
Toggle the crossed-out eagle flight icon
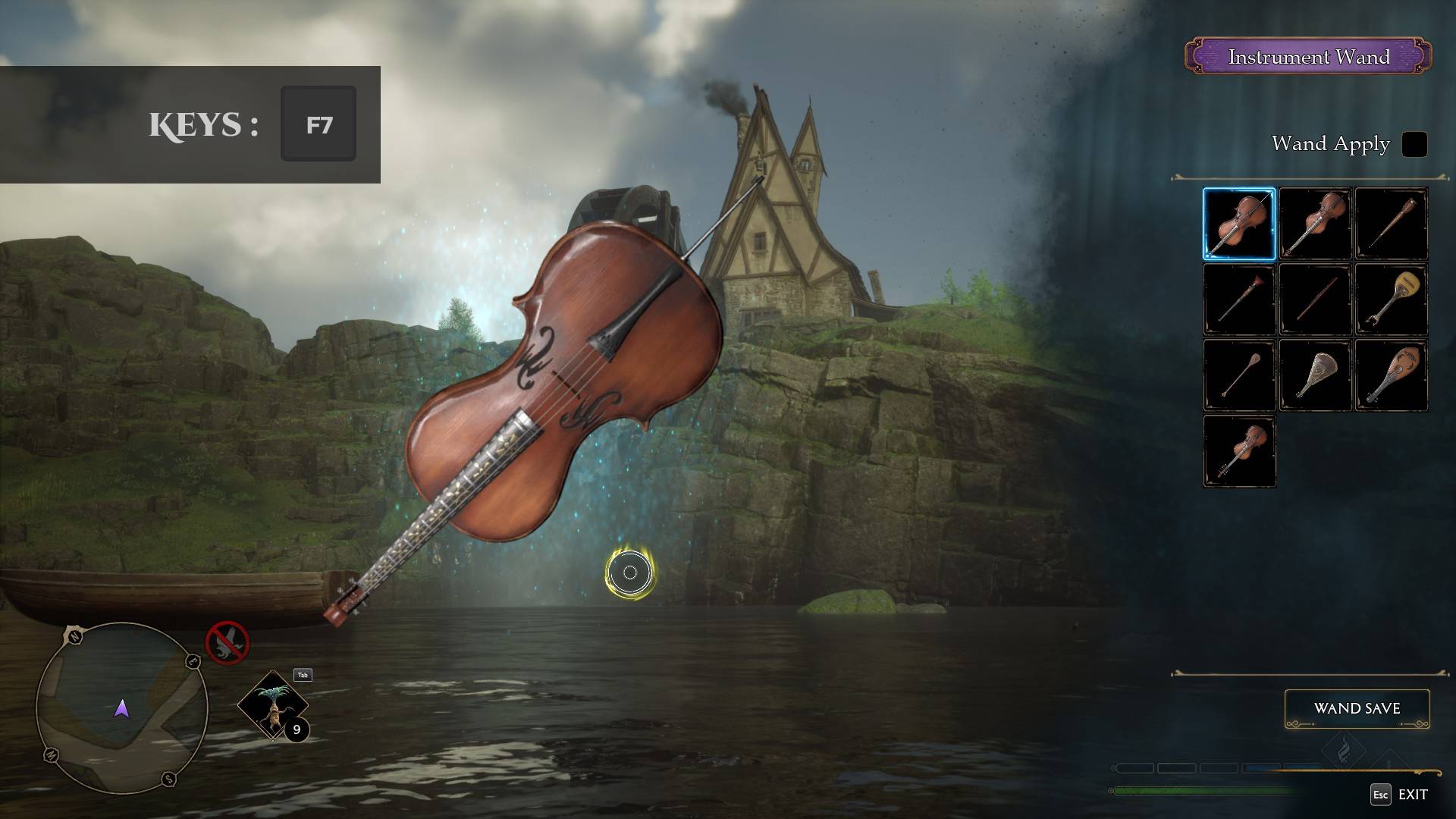click(227, 642)
